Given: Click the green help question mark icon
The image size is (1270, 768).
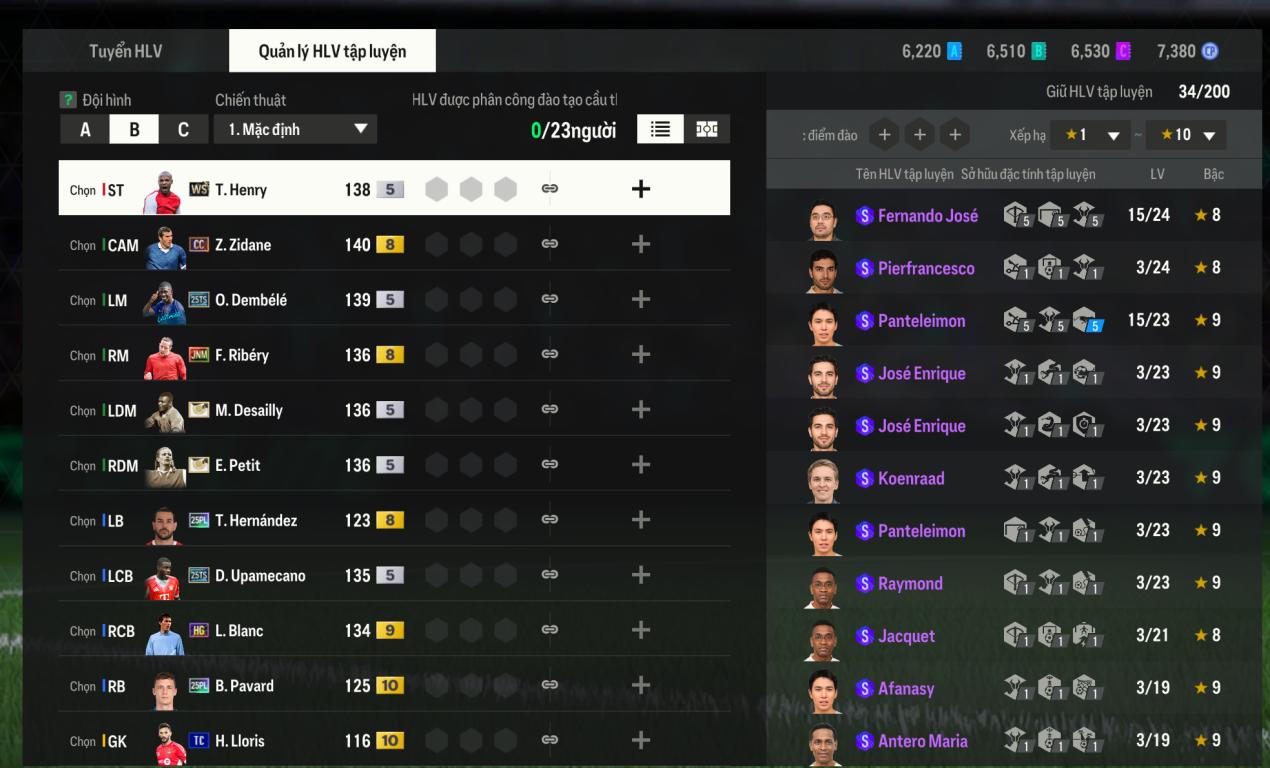Looking at the screenshot, I should 68,100.
